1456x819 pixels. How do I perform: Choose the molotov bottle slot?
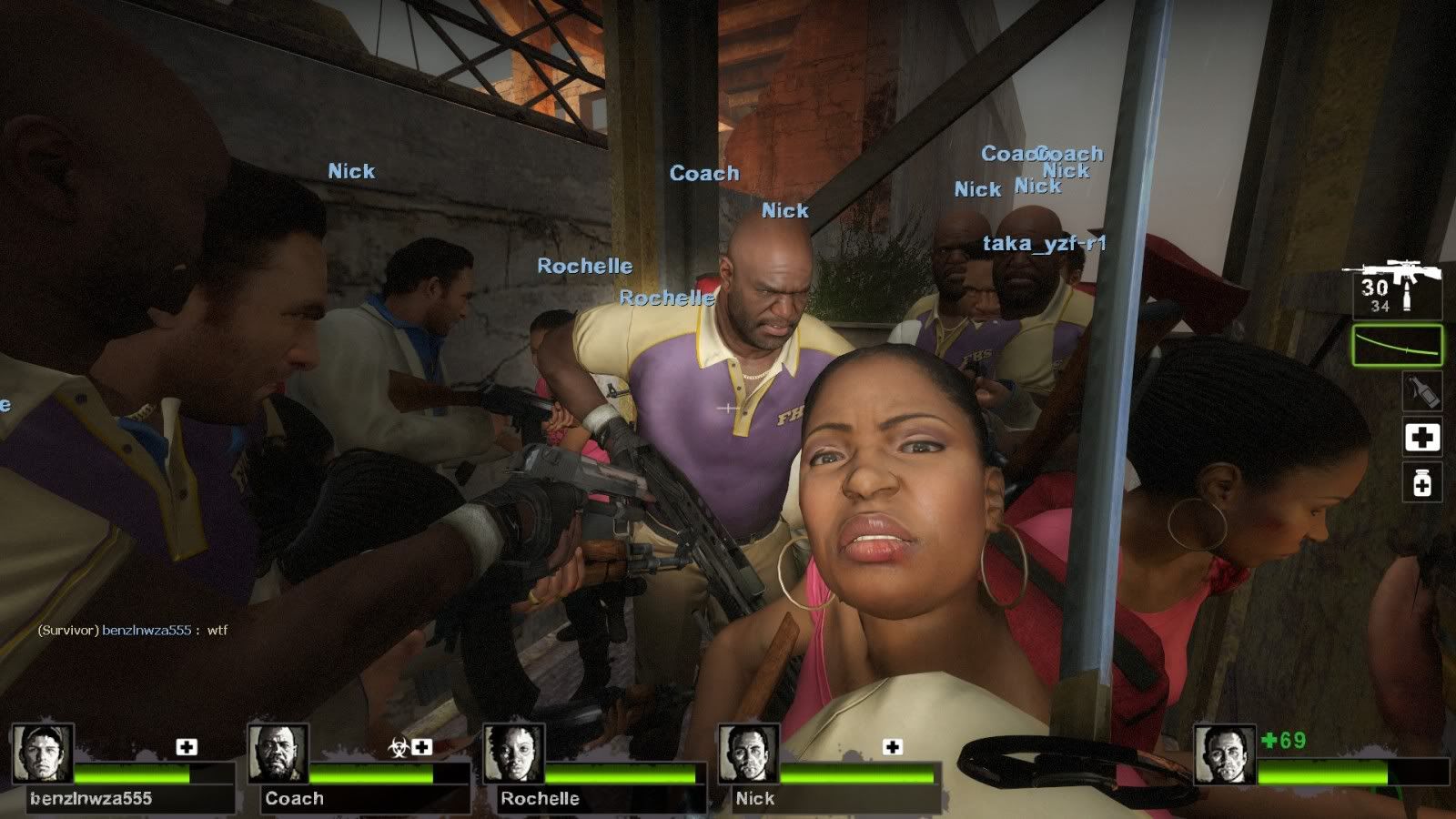(1421, 391)
